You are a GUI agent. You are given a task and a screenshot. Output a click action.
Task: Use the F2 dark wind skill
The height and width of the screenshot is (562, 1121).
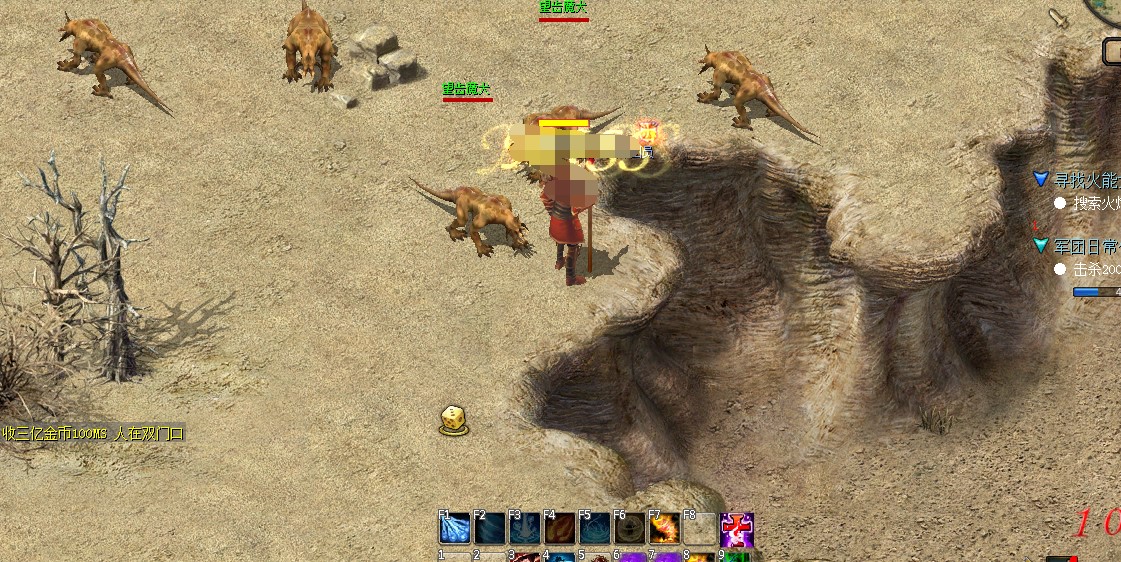(490, 528)
